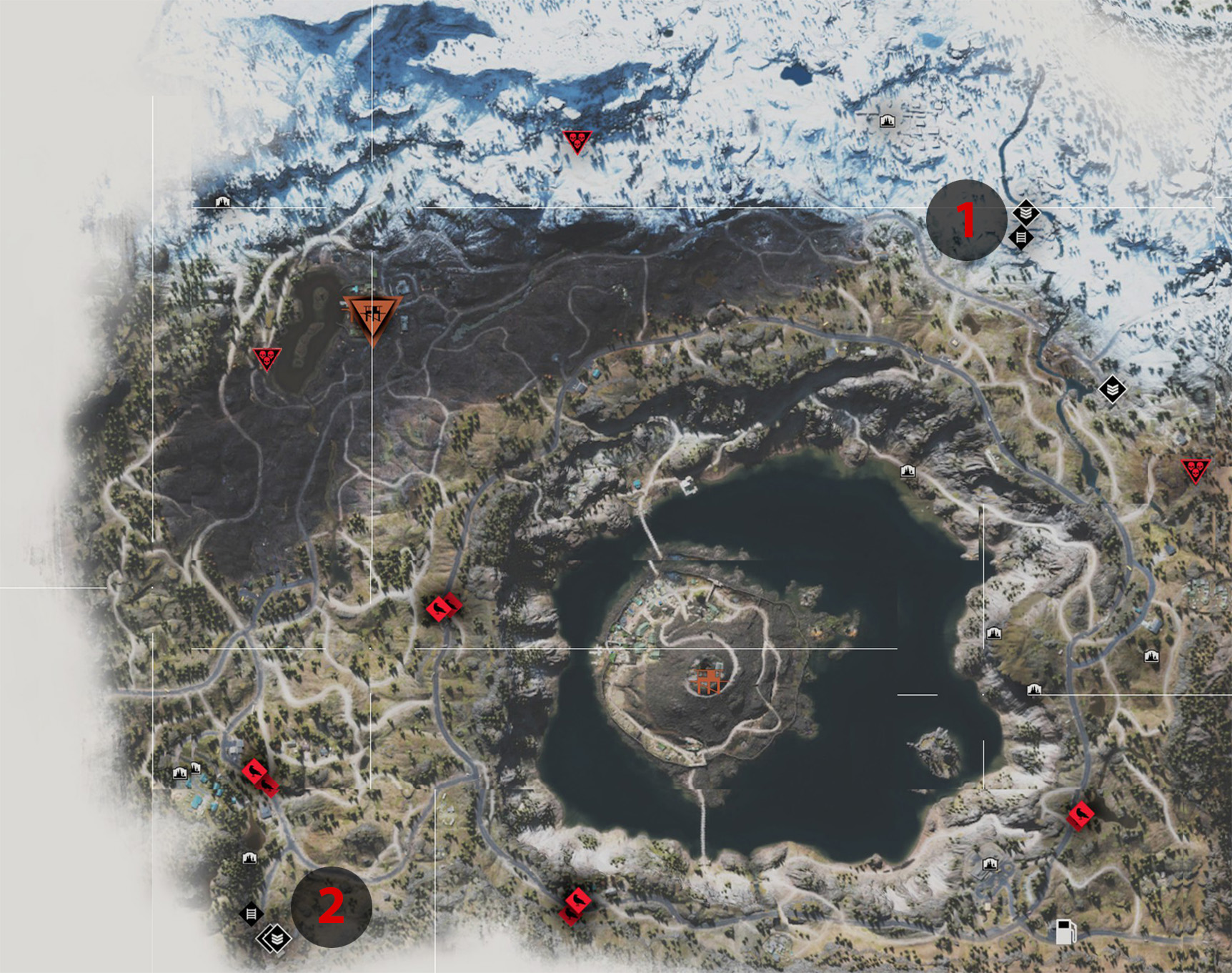This screenshot has height=973, width=1232.
Task: Select the white lookout icon east of the lake
Action: click(994, 633)
